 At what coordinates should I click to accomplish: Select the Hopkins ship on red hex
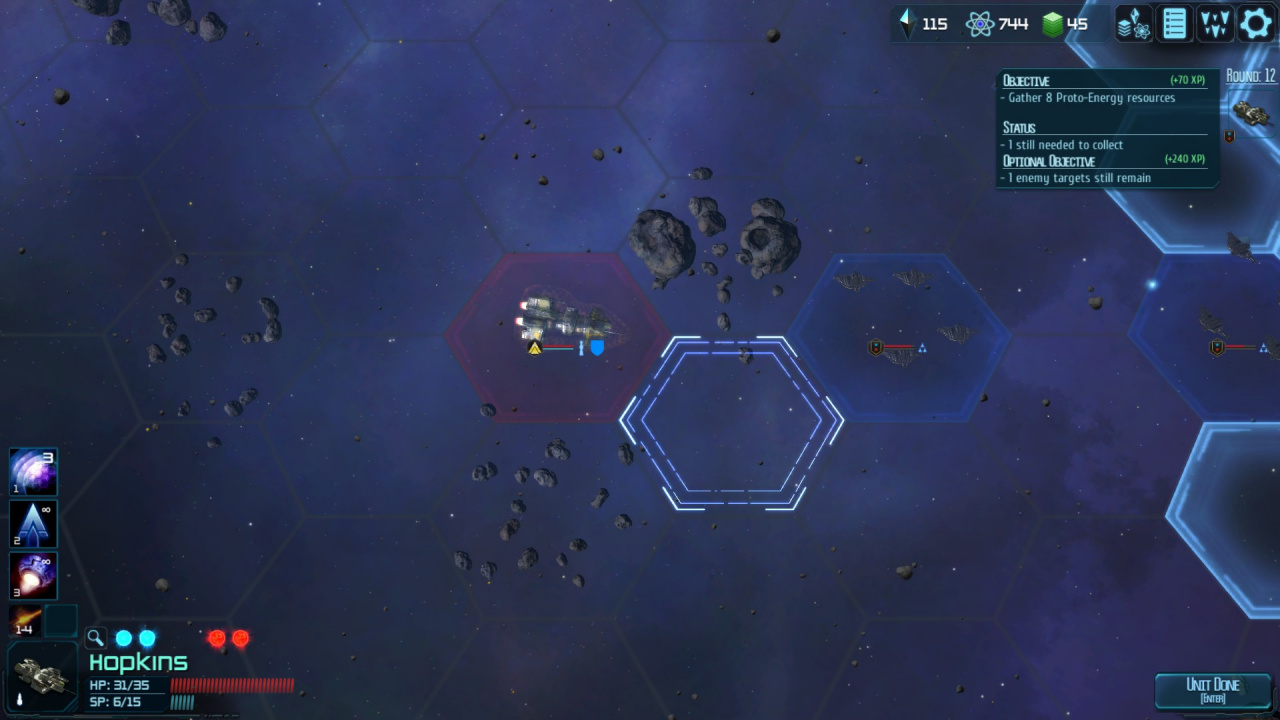click(564, 322)
